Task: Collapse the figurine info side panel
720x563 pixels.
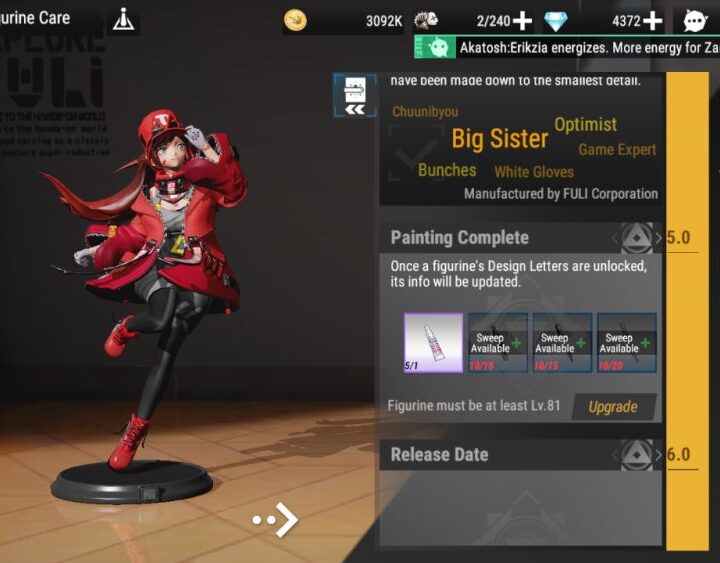Action: (x=355, y=96)
